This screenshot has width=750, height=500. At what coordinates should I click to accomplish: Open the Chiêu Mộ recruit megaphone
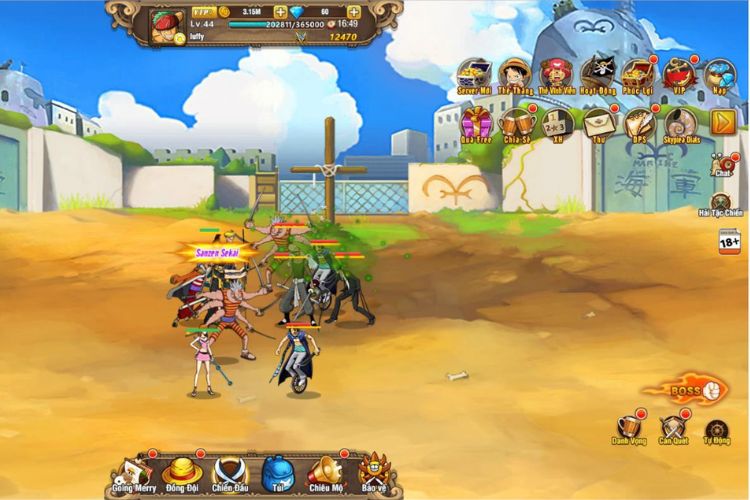[325, 471]
